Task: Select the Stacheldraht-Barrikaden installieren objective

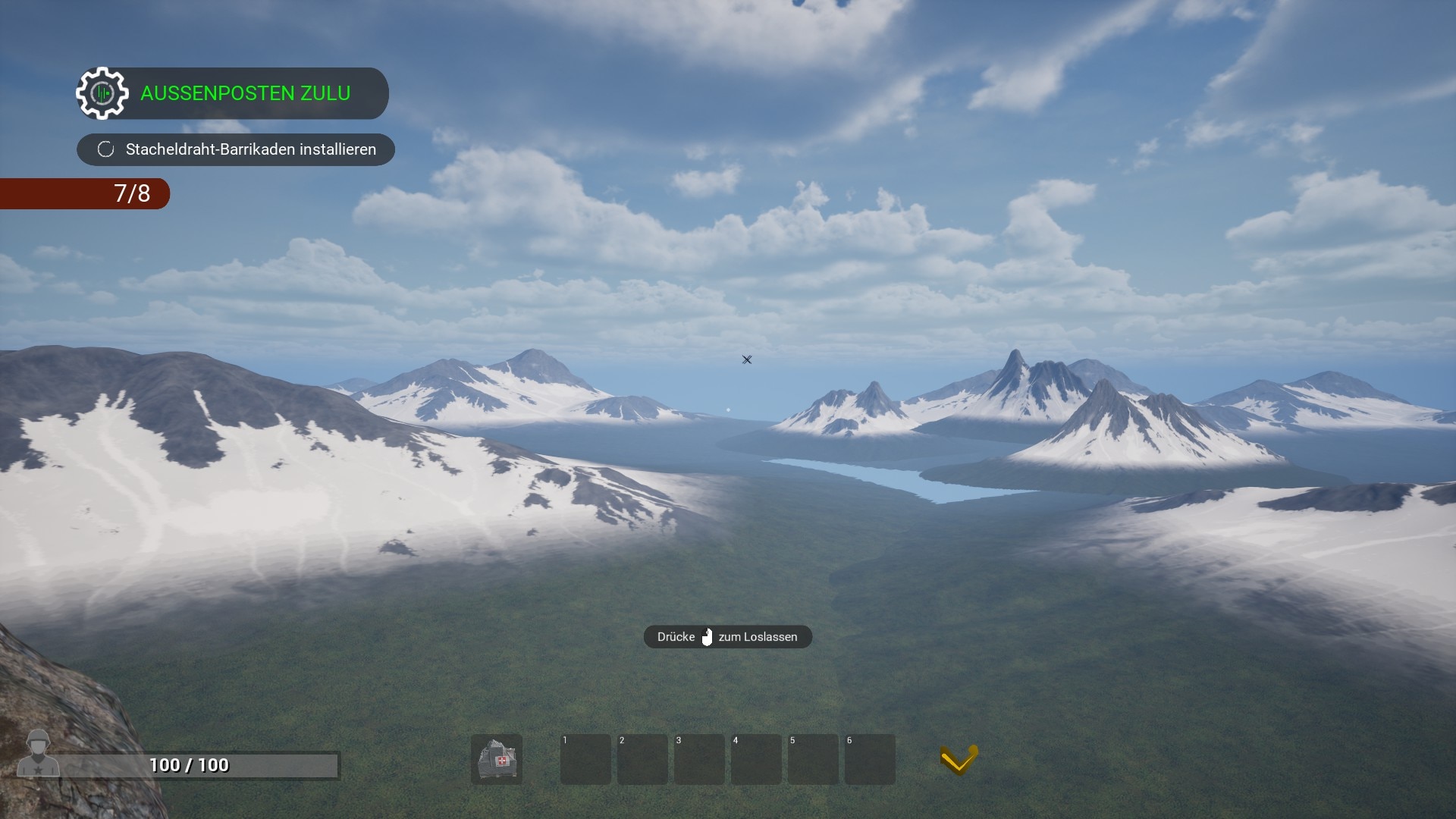Action: (x=236, y=149)
